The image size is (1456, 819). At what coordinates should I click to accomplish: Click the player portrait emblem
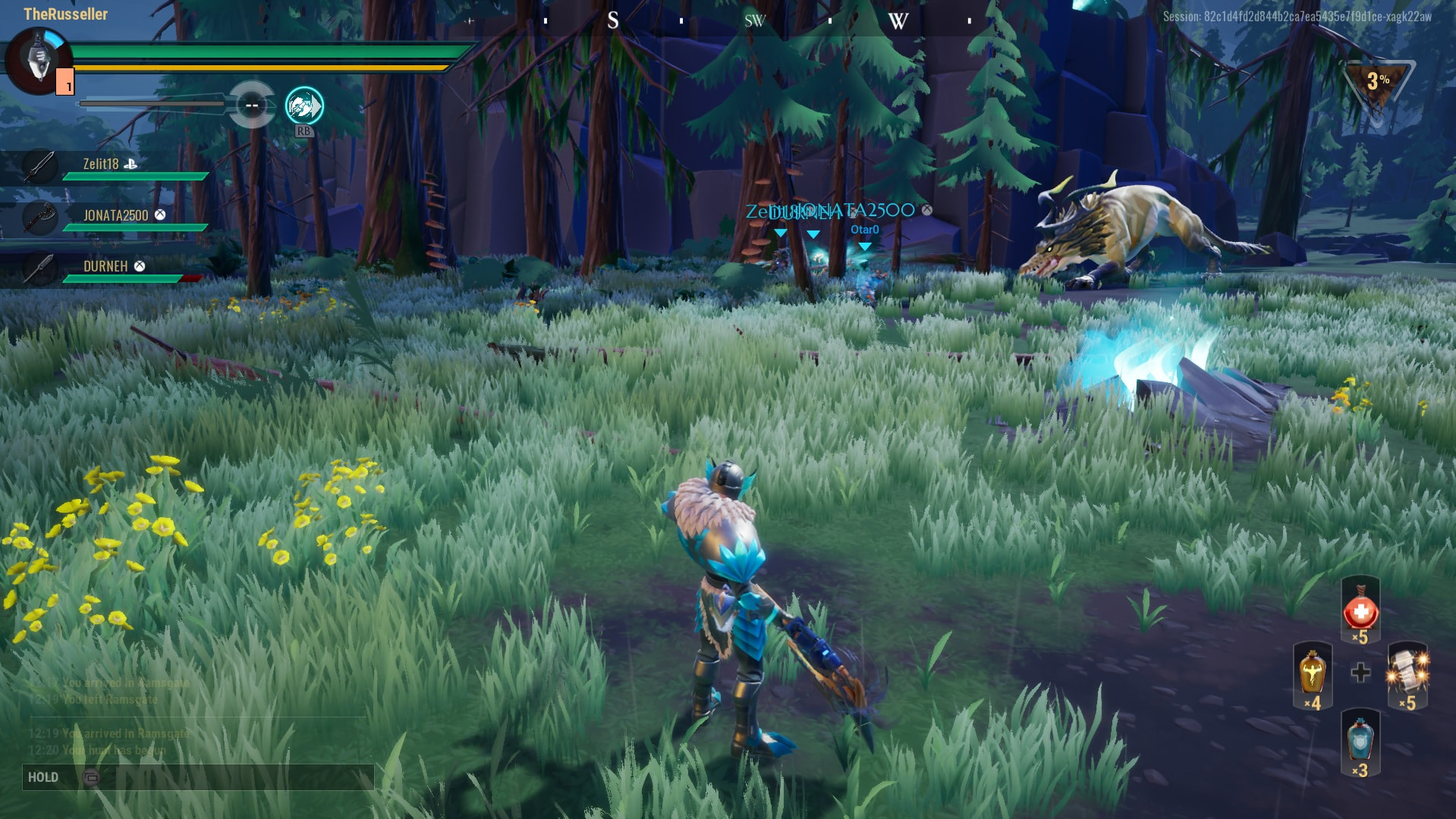38,61
